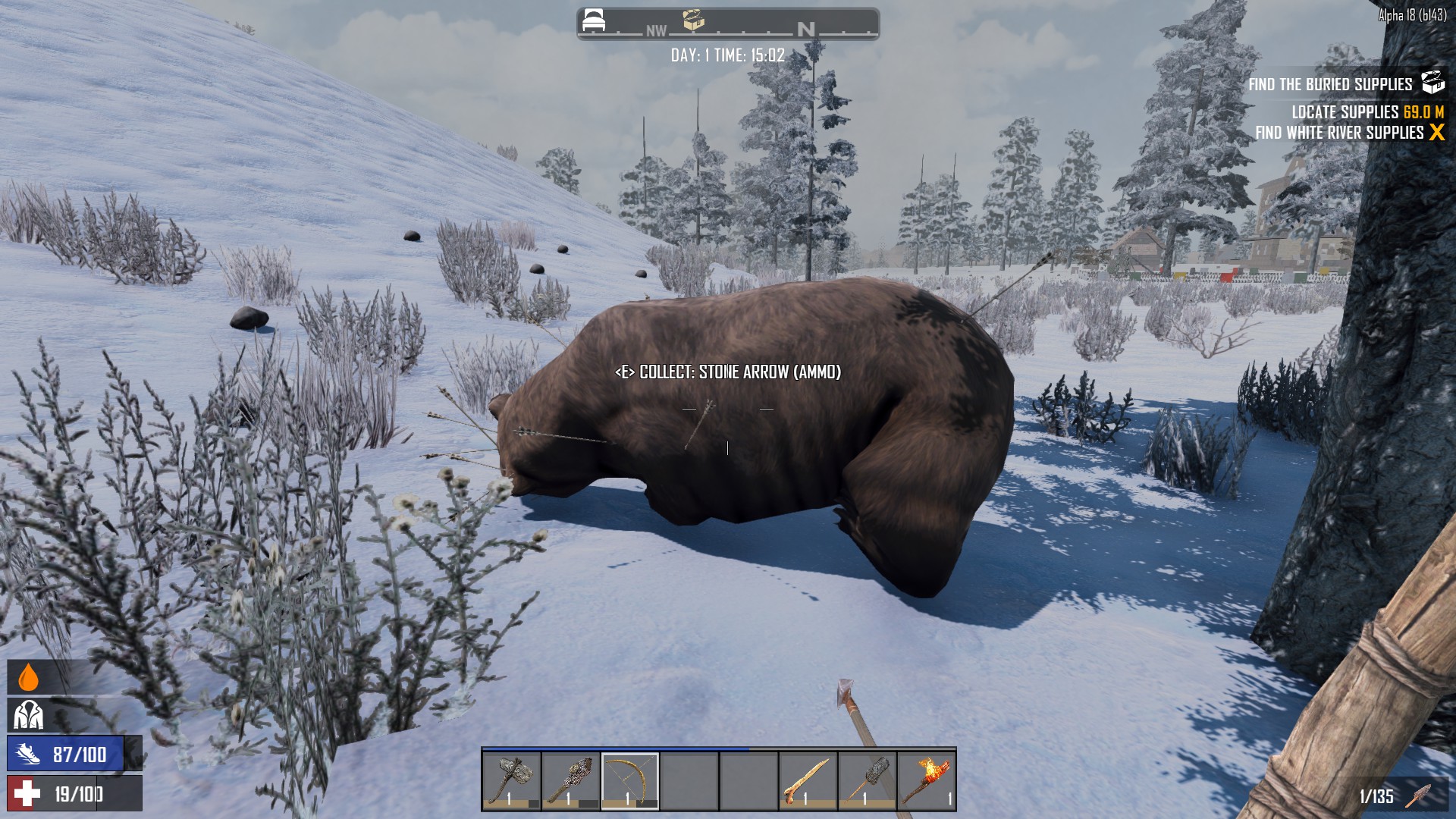Screen dimensions: 1456x819
Task: Select the primitive bow slot
Action: (x=630, y=780)
